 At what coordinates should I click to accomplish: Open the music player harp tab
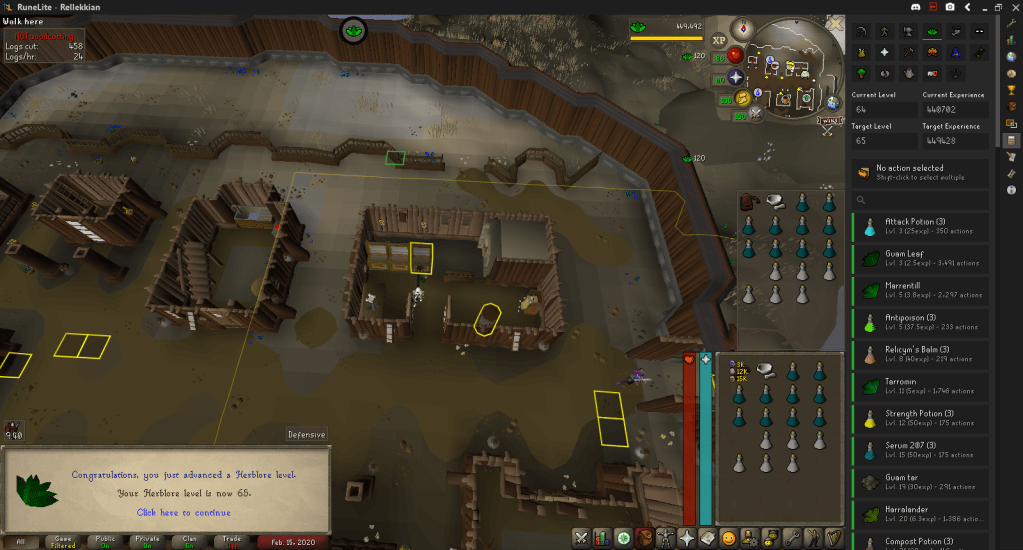[834, 538]
